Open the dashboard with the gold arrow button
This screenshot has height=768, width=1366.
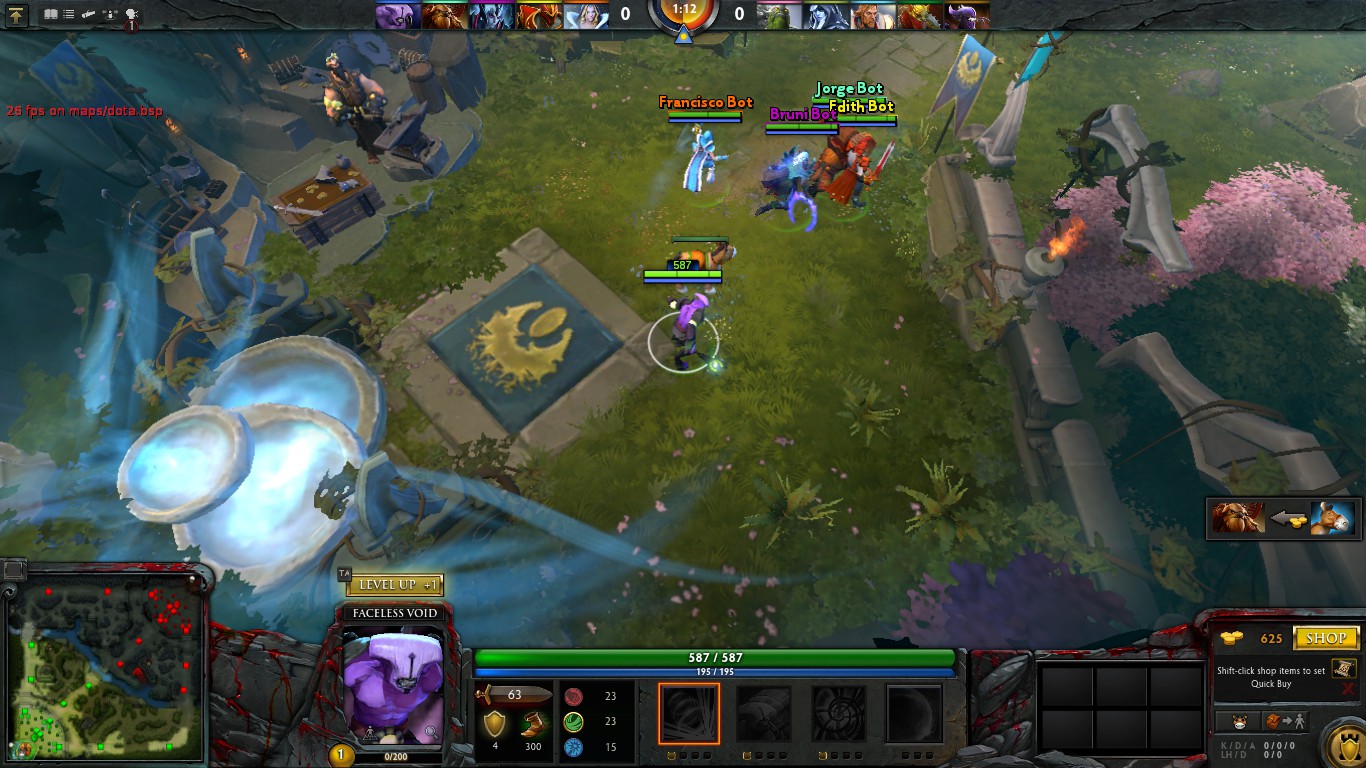(x=16, y=15)
